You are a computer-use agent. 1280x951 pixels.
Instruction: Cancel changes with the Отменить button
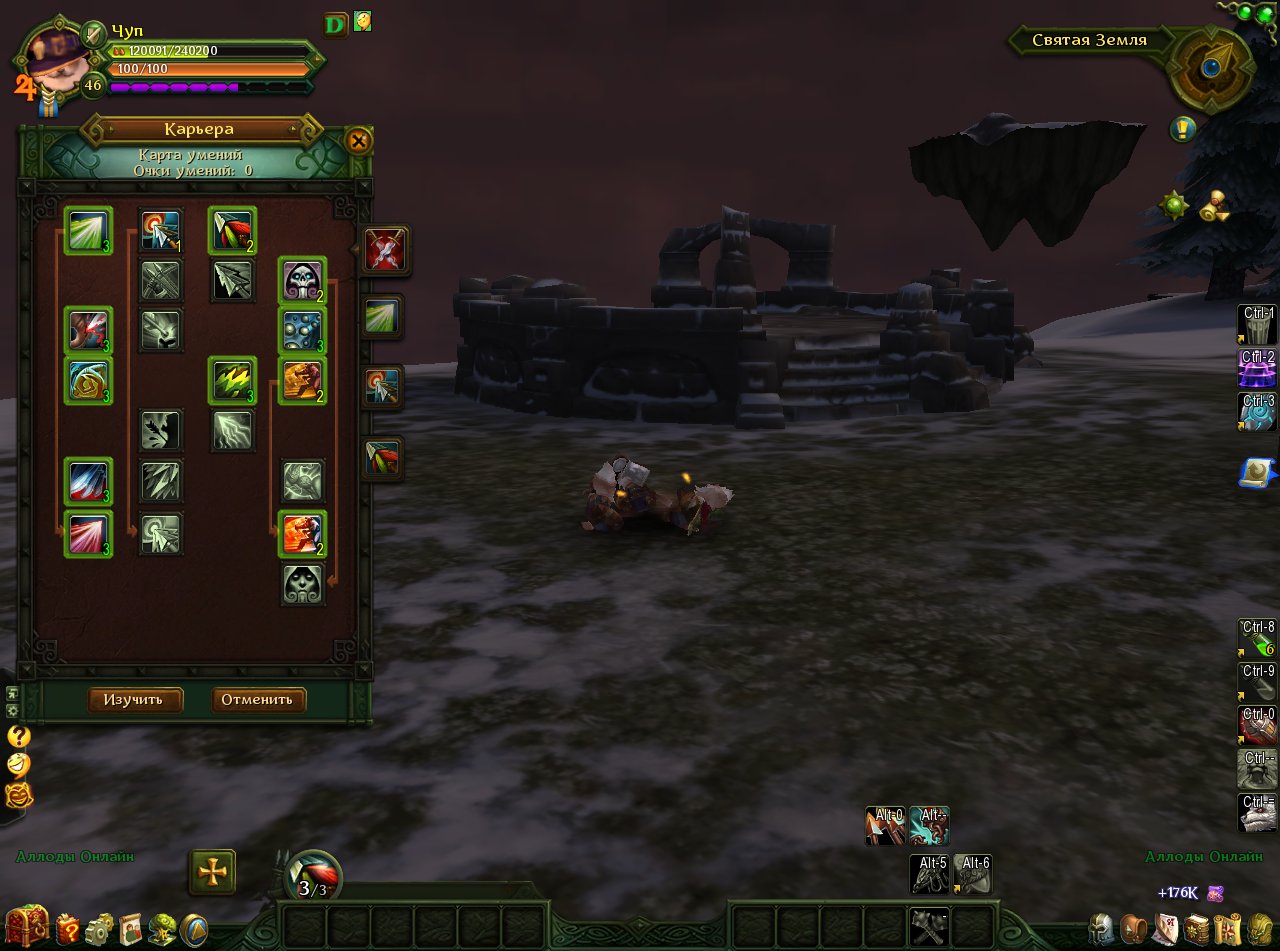pyautogui.click(x=258, y=699)
